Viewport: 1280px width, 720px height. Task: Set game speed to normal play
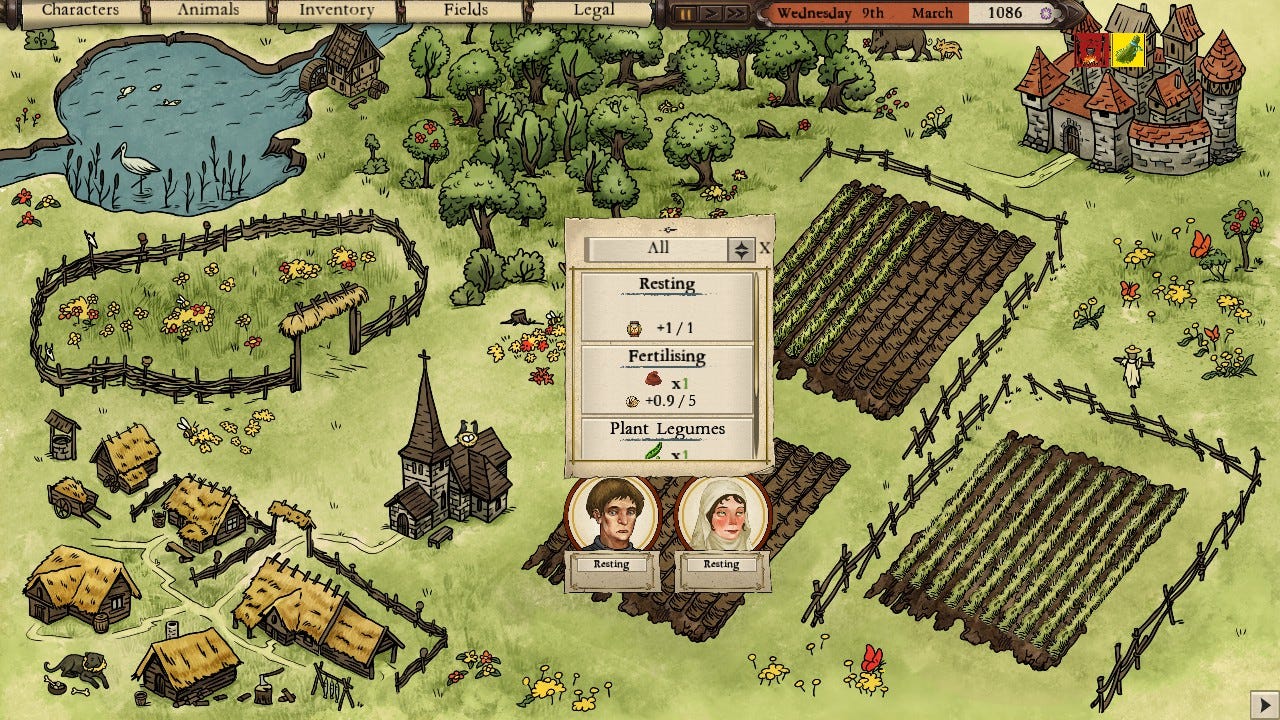pos(710,14)
